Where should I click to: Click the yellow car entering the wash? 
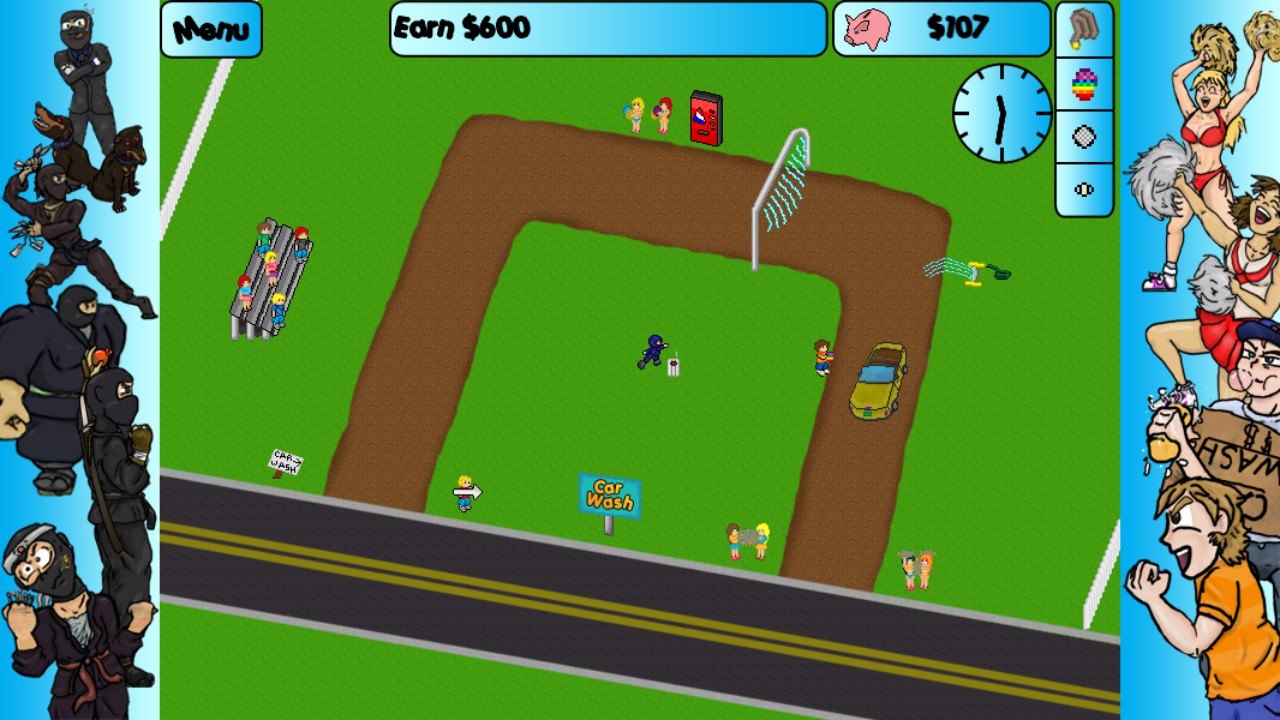[x=878, y=381]
